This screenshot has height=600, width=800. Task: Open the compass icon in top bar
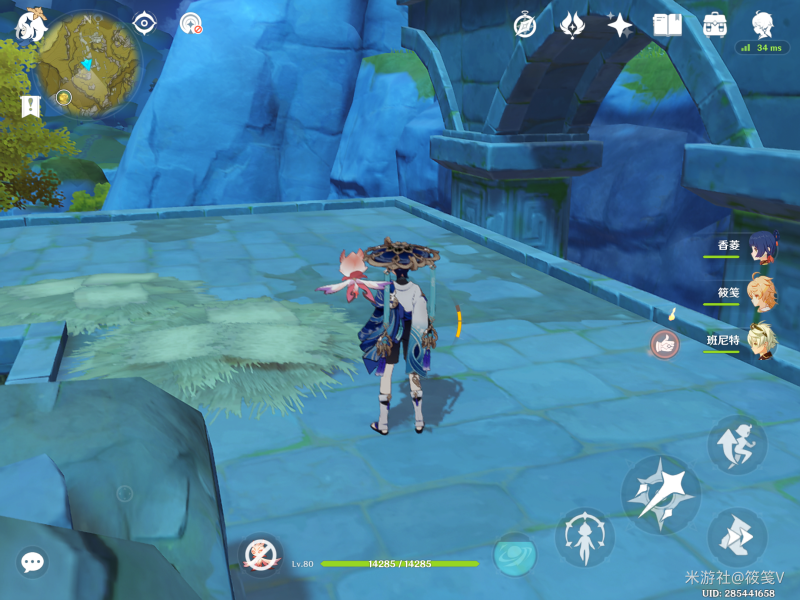[x=525, y=26]
